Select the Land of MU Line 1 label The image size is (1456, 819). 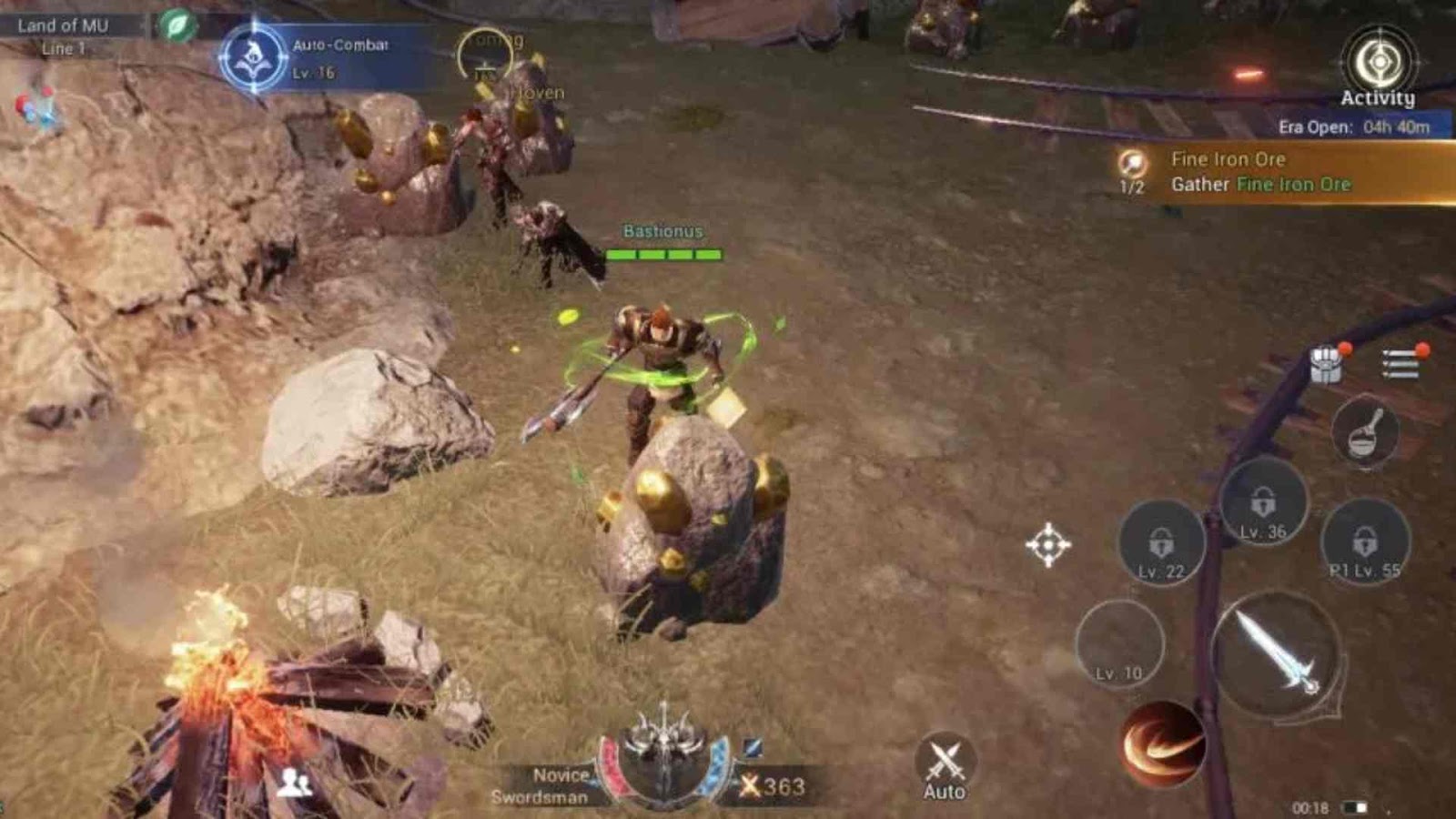pyautogui.click(x=64, y=36)
